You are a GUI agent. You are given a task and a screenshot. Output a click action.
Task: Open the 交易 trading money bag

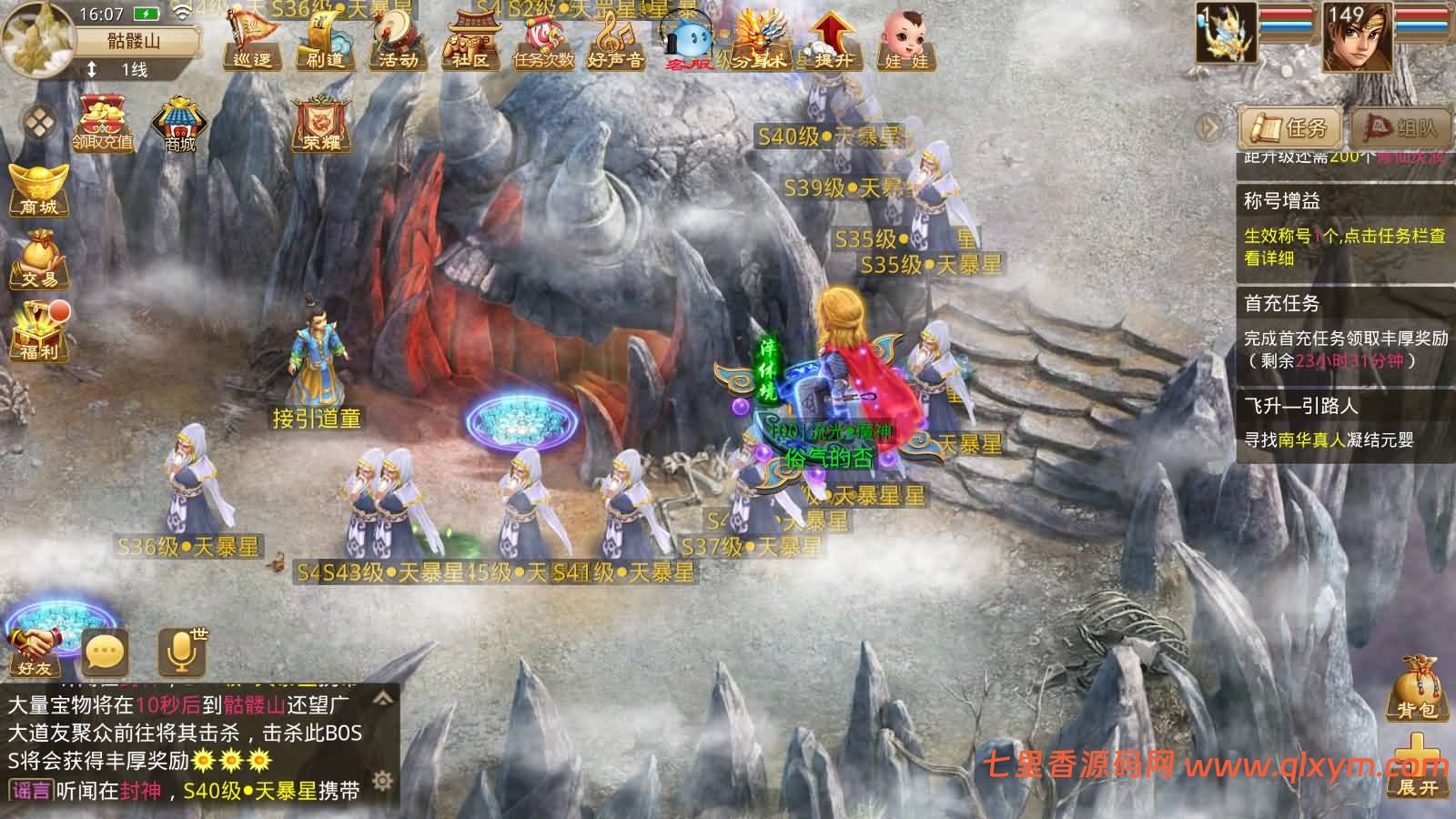tap(38, 261)
